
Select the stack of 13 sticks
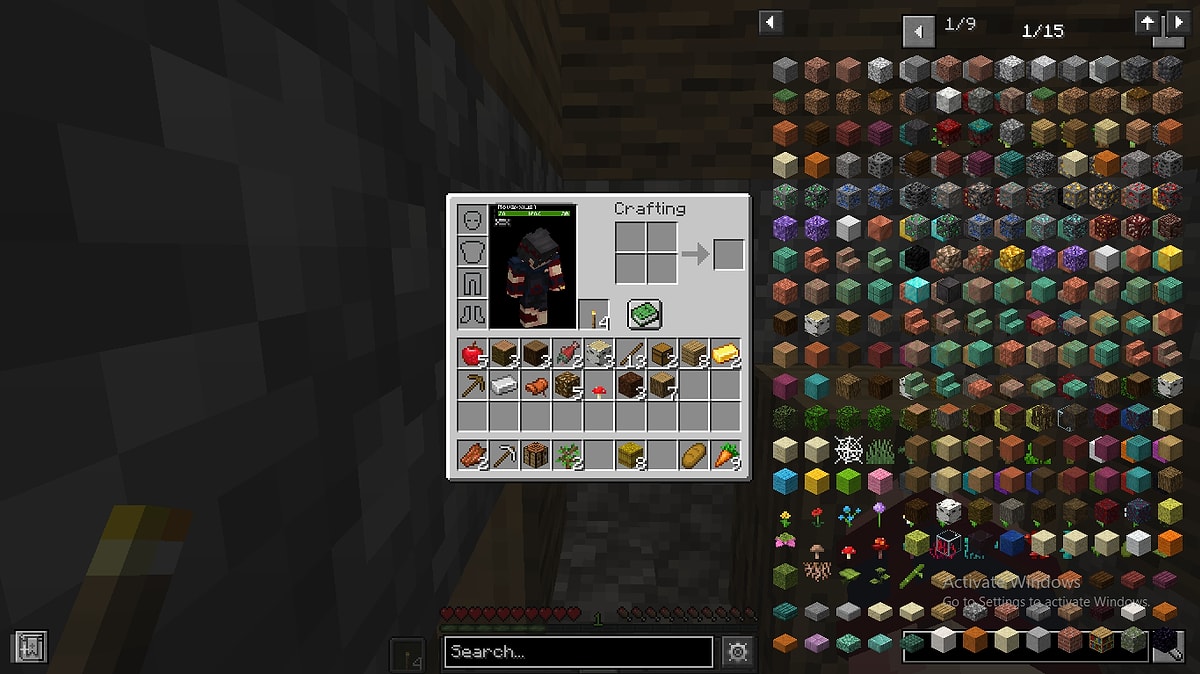(631, 353)
